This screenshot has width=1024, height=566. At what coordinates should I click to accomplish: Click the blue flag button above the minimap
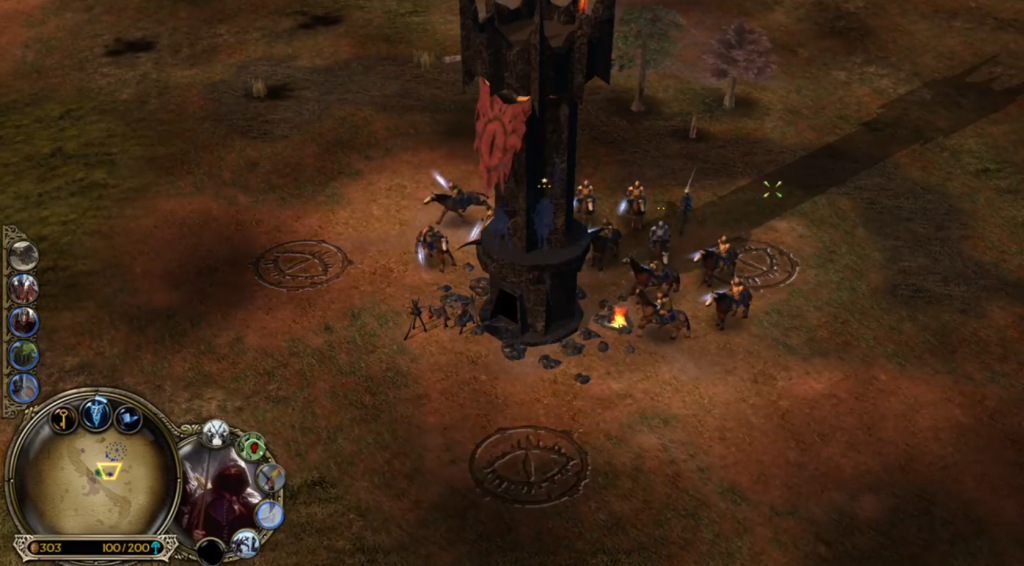point(128,418)
